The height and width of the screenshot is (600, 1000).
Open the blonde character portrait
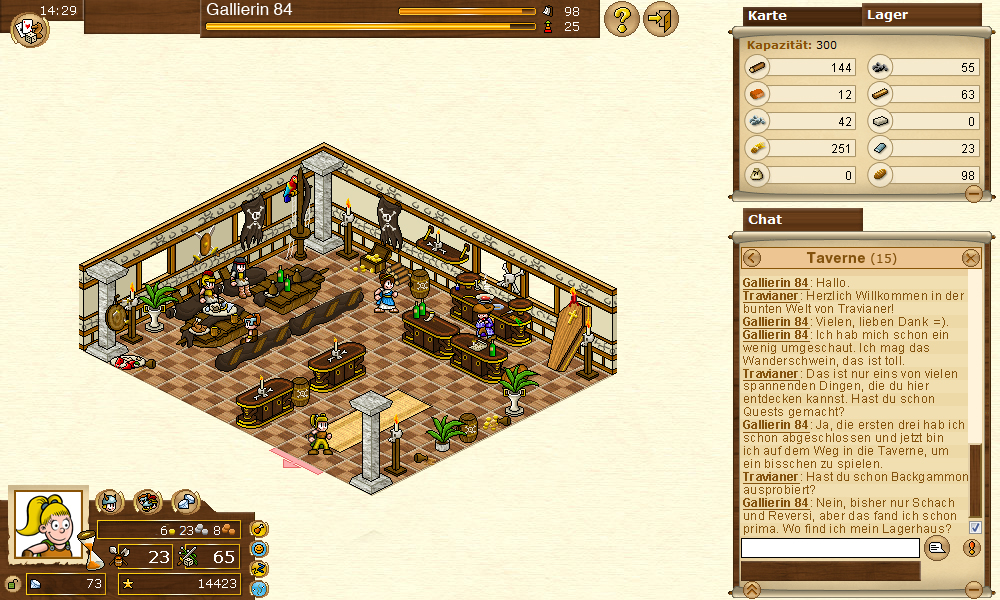click(x=47, y=524)
